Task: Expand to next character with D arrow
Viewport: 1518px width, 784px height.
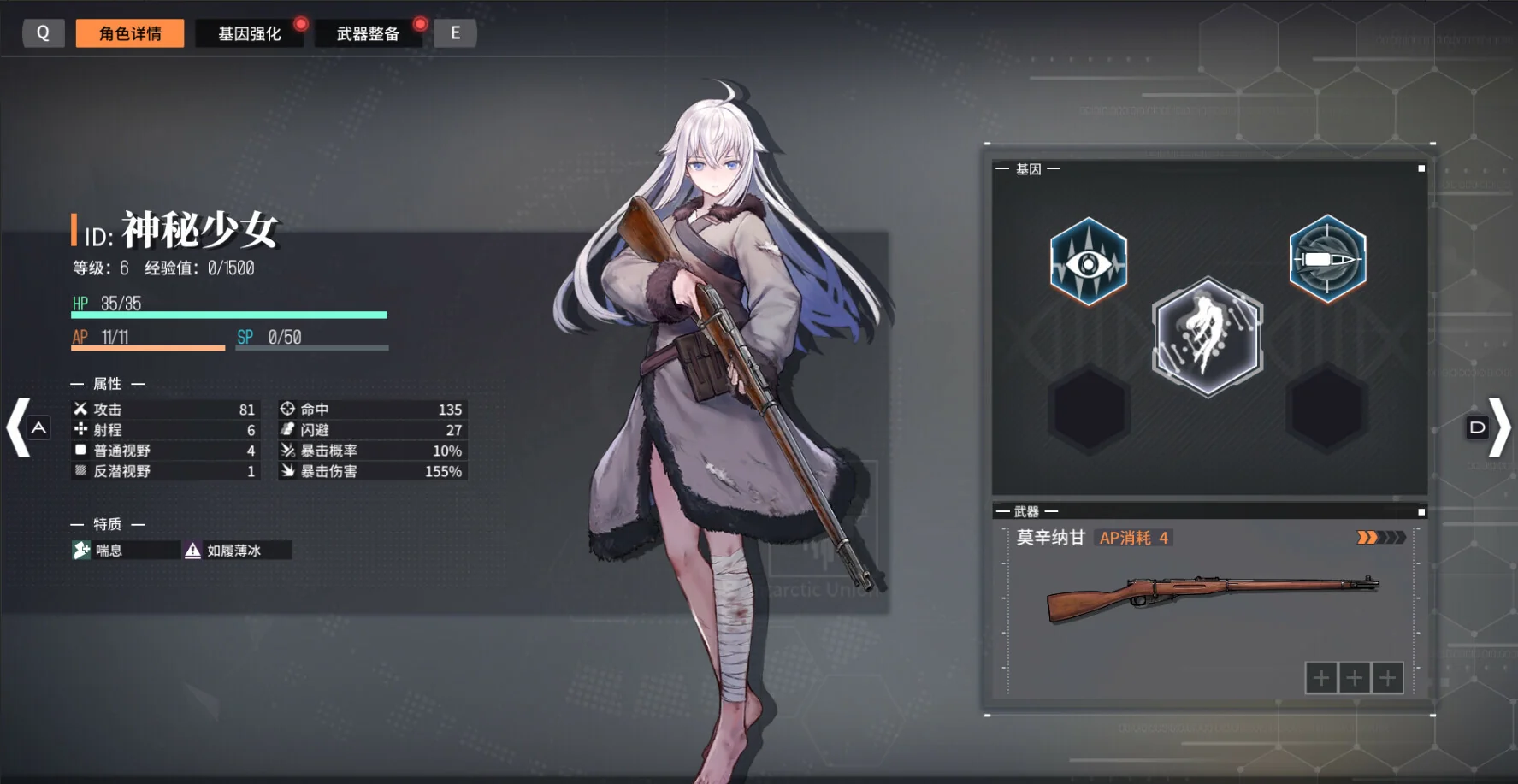Action: [1497, 427]
